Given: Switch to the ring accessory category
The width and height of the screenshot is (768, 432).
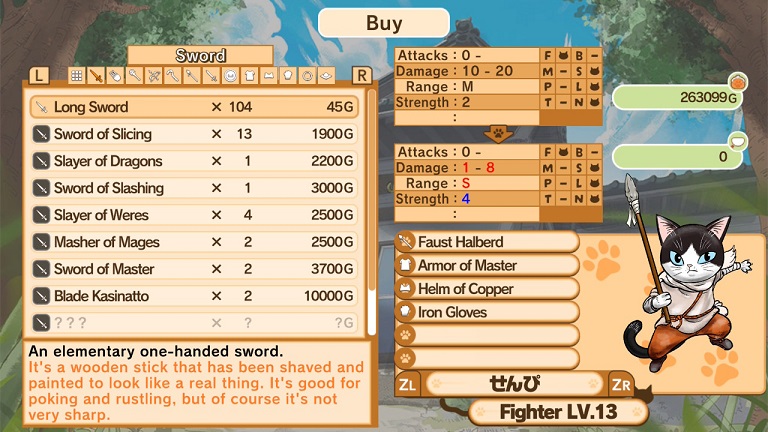Looking at the screenshot, I should 305,75.
